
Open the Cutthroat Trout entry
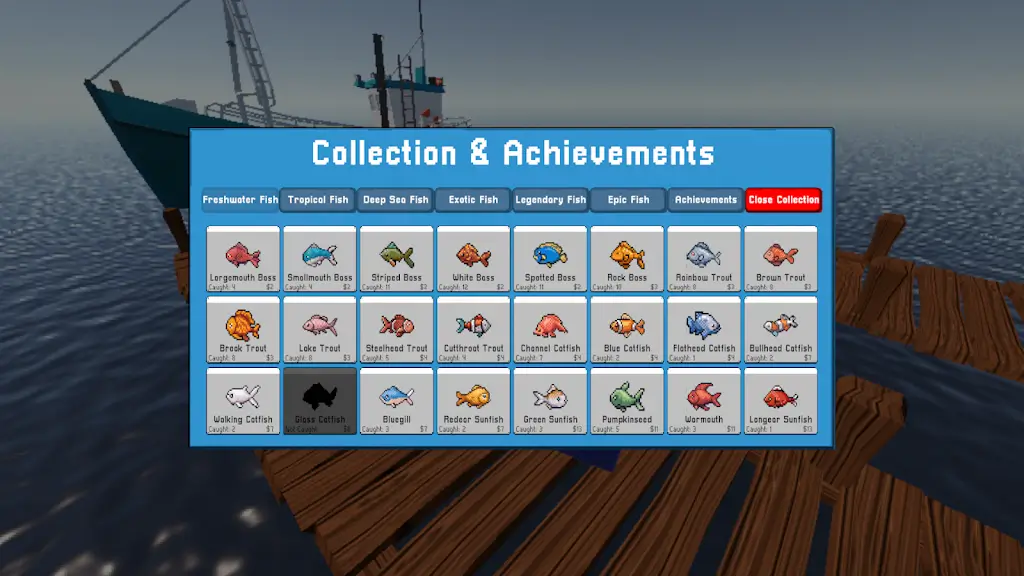click(x=474, y=330)
